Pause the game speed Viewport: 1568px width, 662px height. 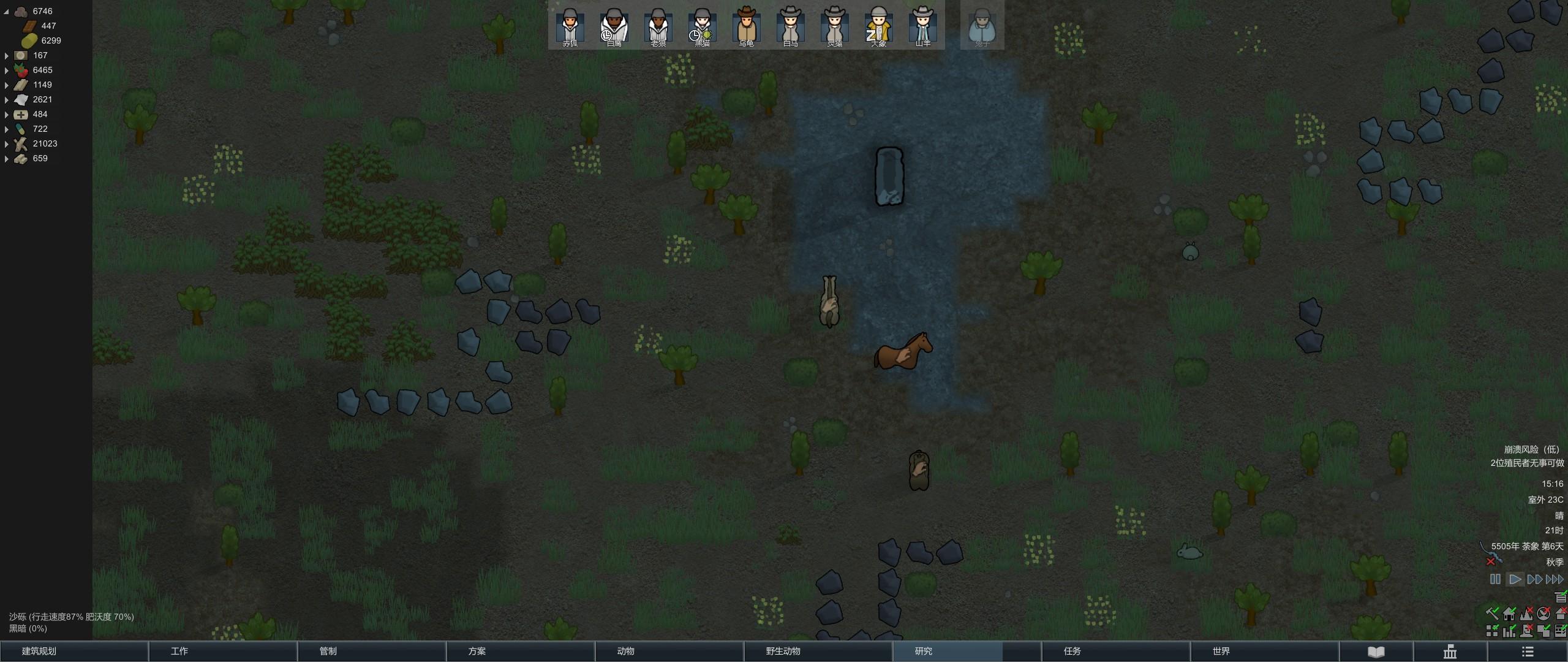1495,579
